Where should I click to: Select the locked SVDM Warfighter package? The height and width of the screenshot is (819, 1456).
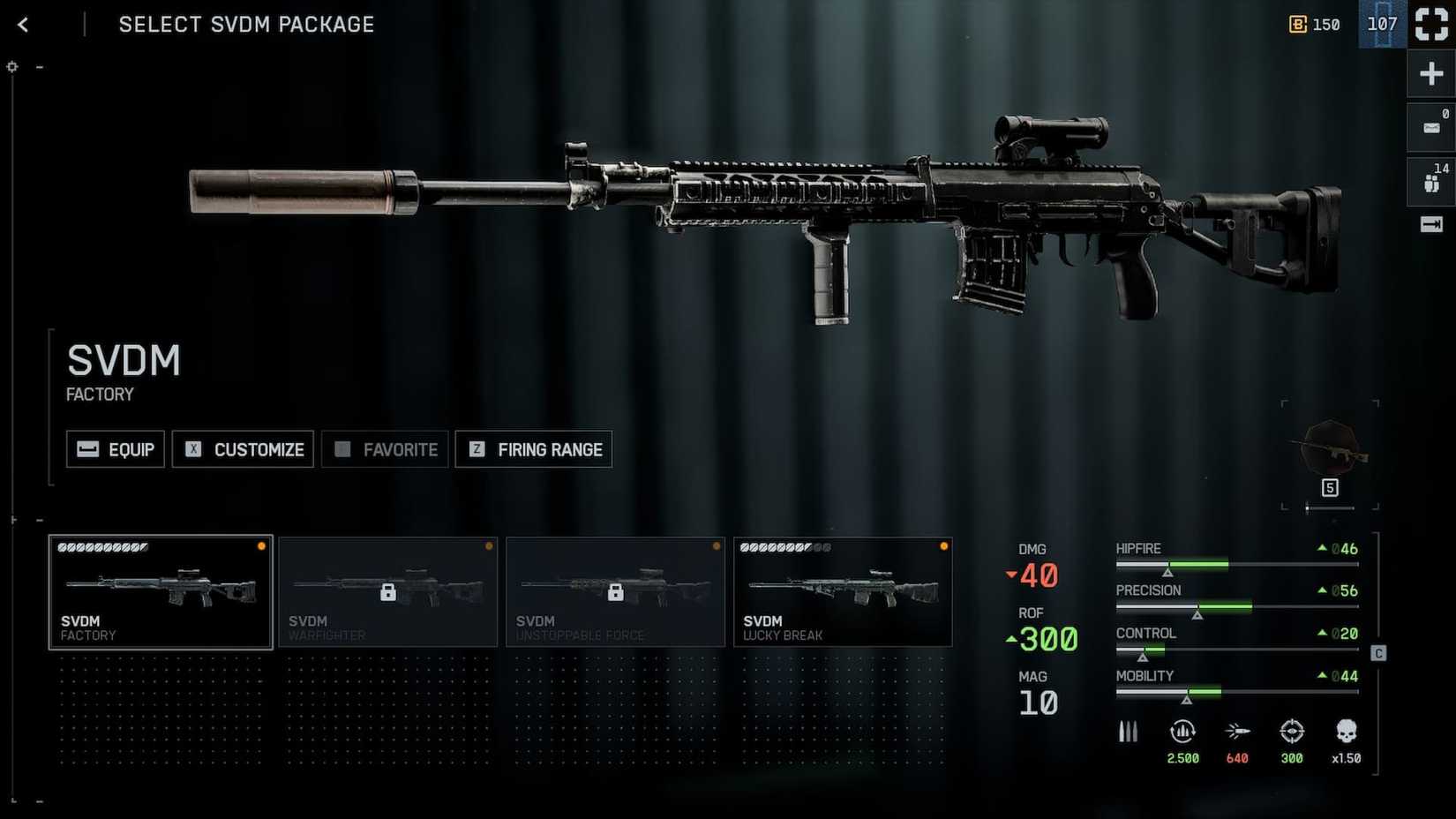pyautogui.click(x=388, y=592)
